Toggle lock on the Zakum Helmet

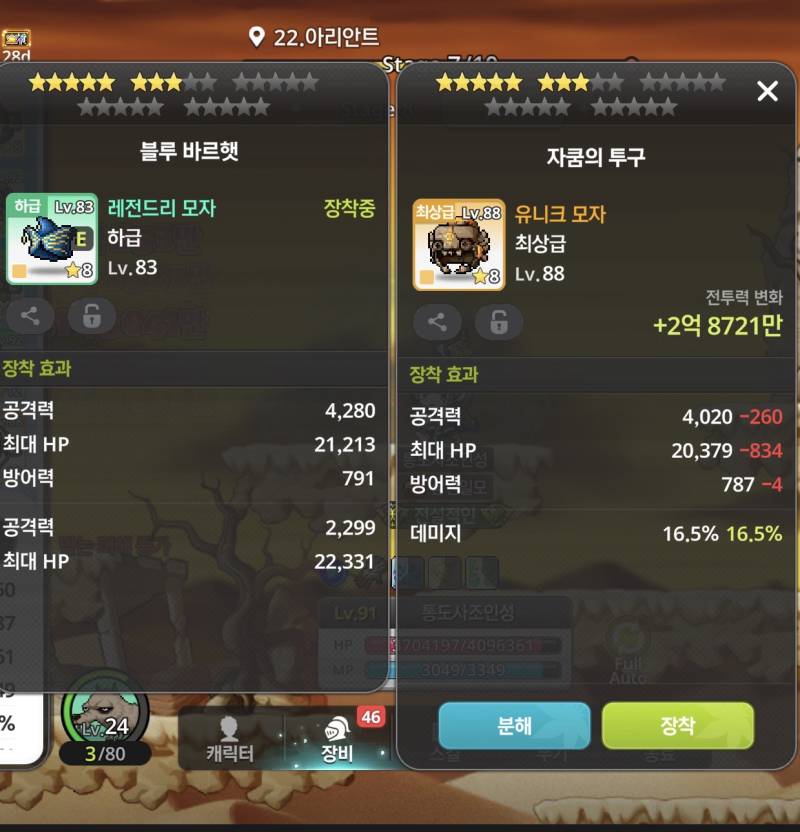pos(498,321)
